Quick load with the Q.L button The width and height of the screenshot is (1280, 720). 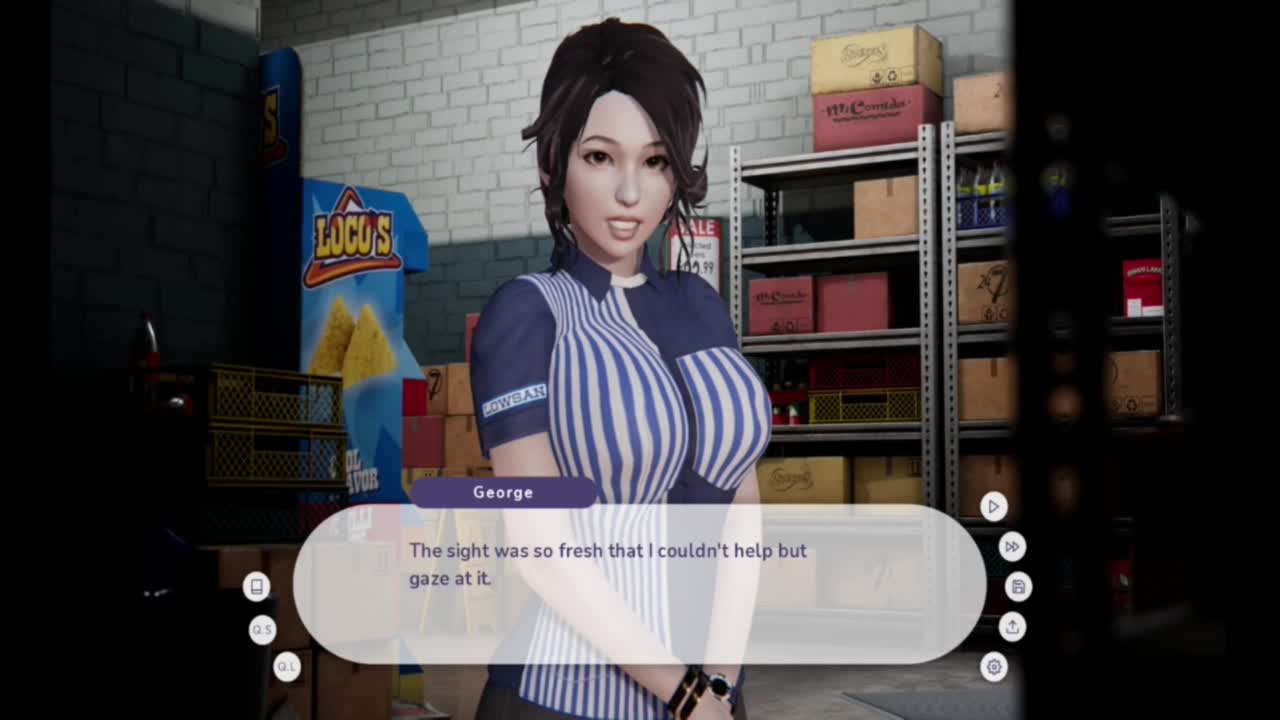(x=287, y=667)
